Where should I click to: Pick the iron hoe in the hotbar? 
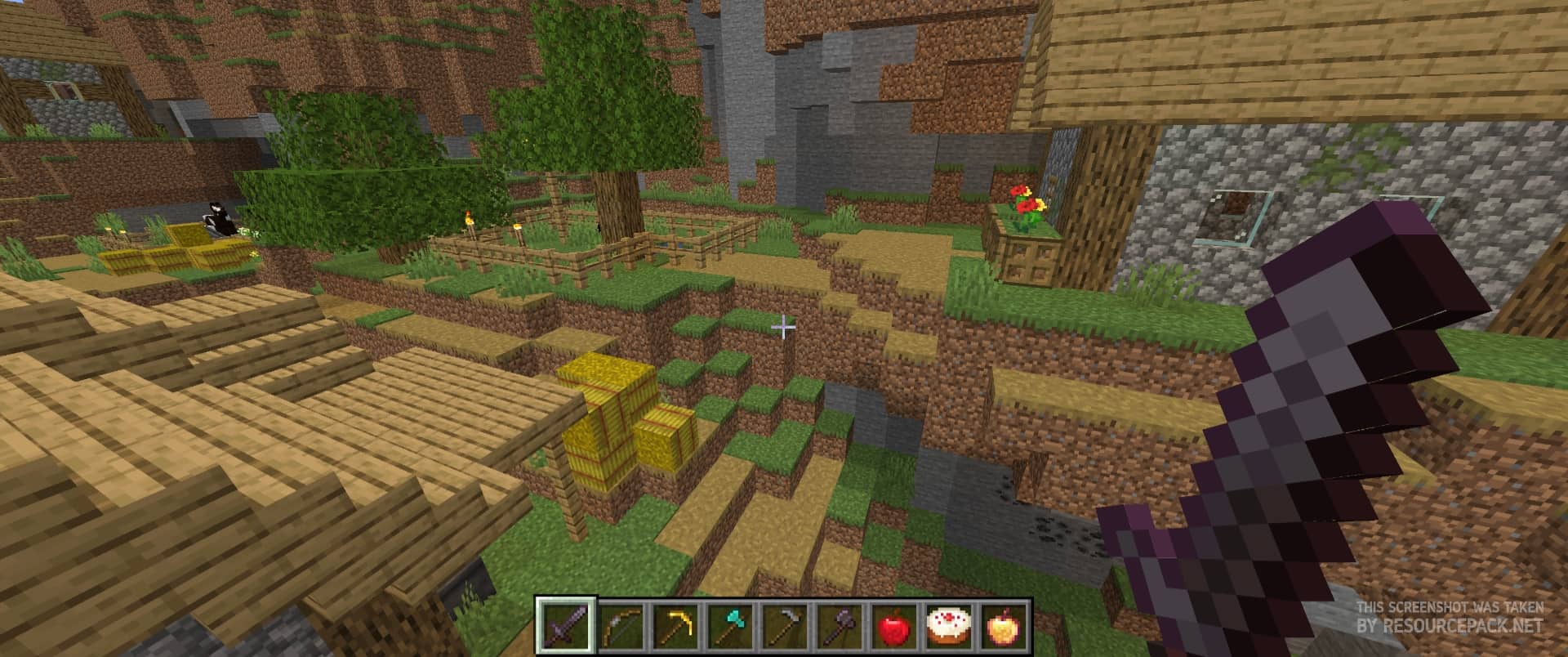[783, 627]
